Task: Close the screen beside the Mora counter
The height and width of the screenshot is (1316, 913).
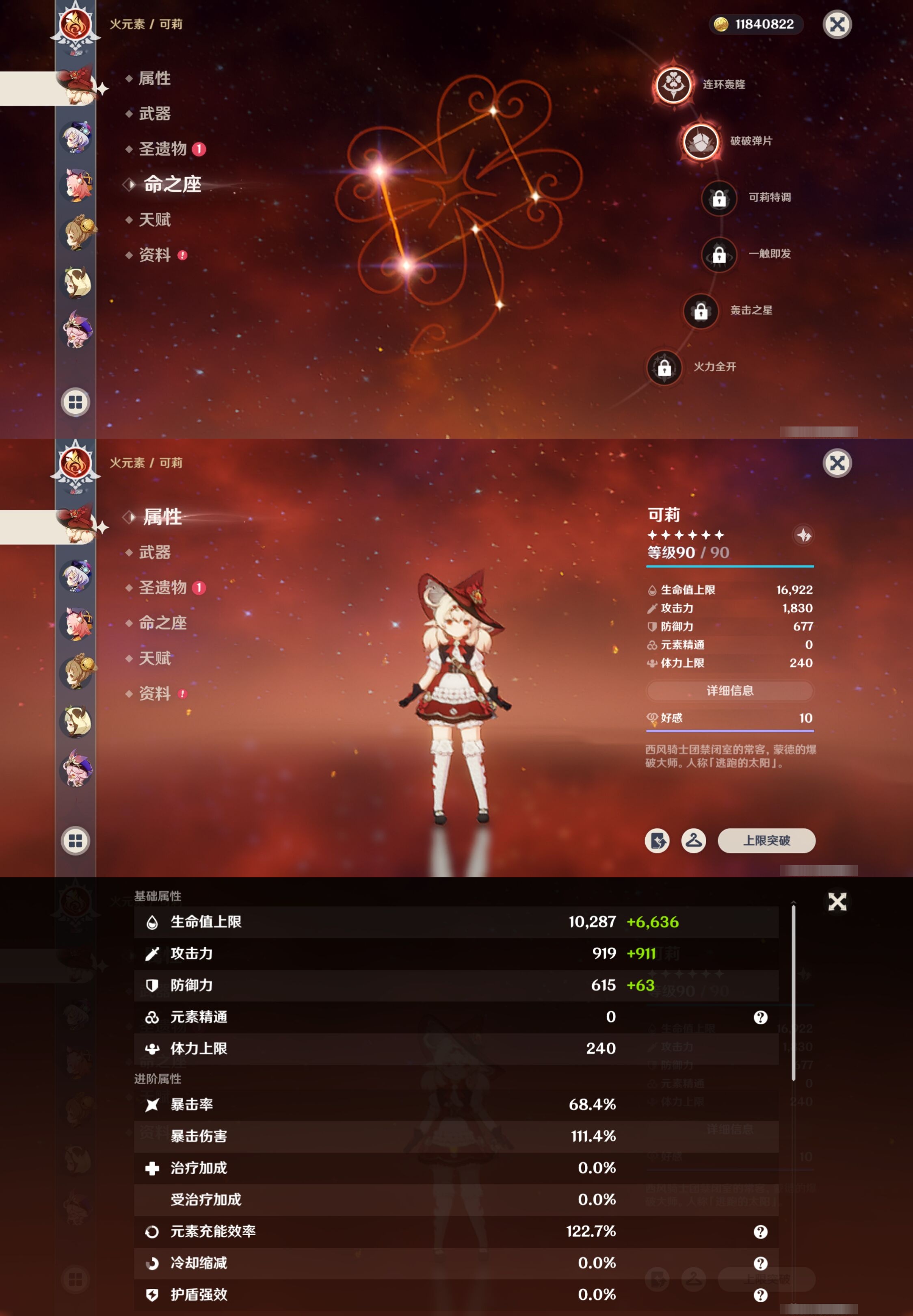Action: click(x=837, y=25)
